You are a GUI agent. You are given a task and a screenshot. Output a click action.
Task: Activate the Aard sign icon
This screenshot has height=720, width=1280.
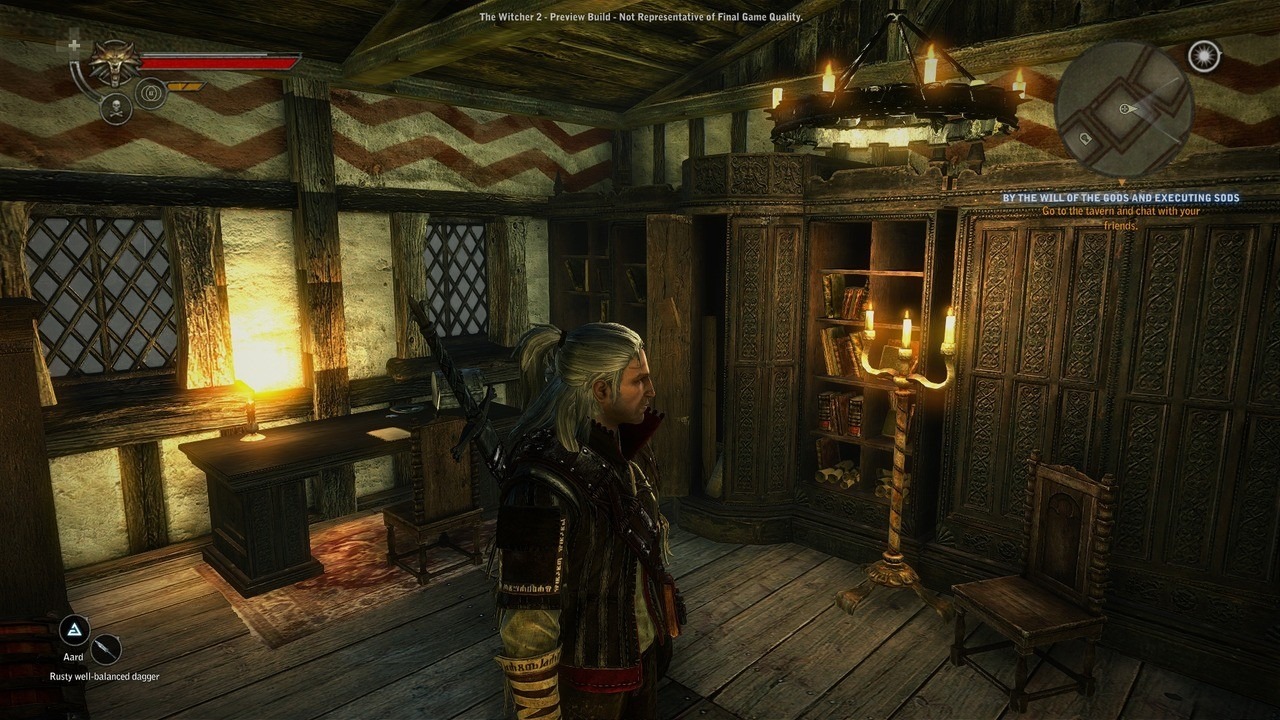[74, 630]
